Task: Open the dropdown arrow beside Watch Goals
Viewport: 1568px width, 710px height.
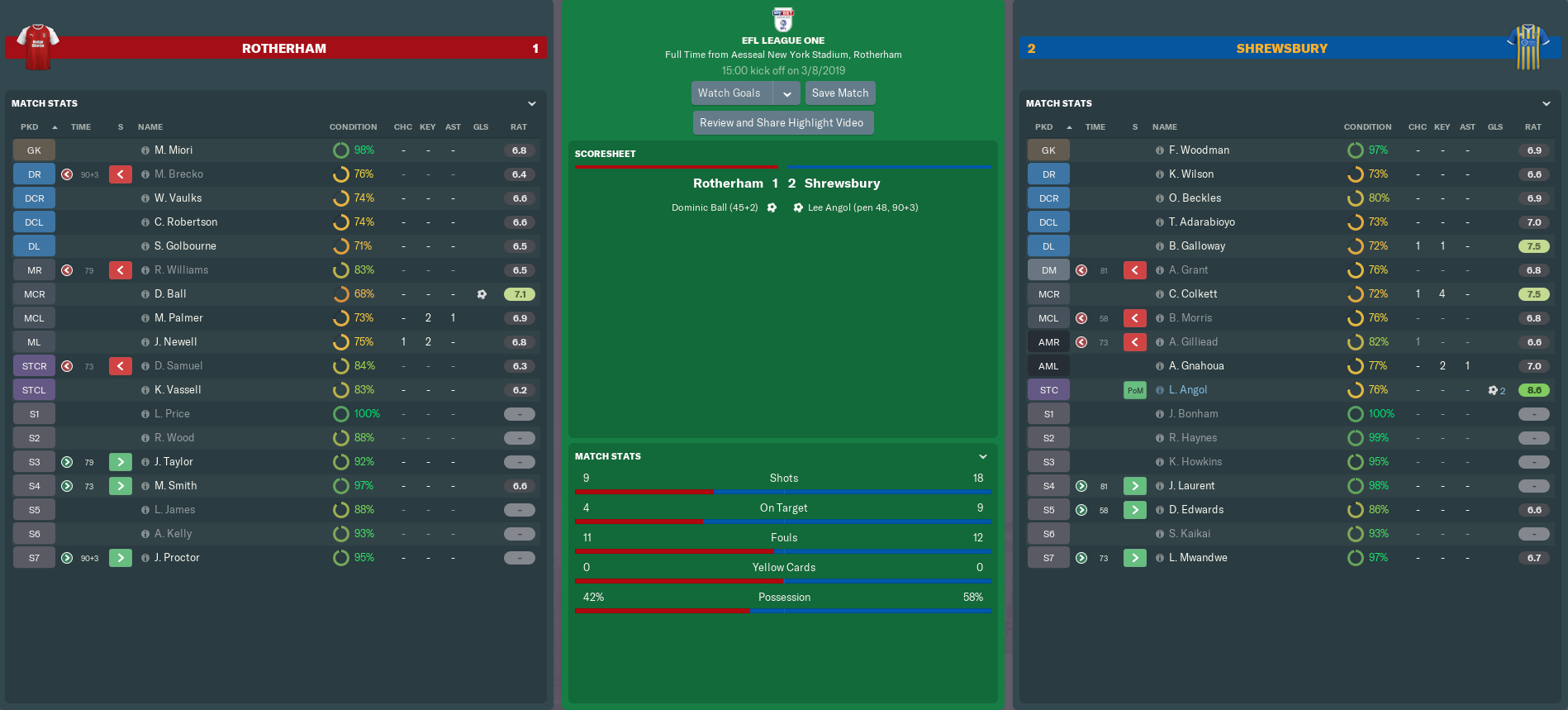Action: point(787,93)
